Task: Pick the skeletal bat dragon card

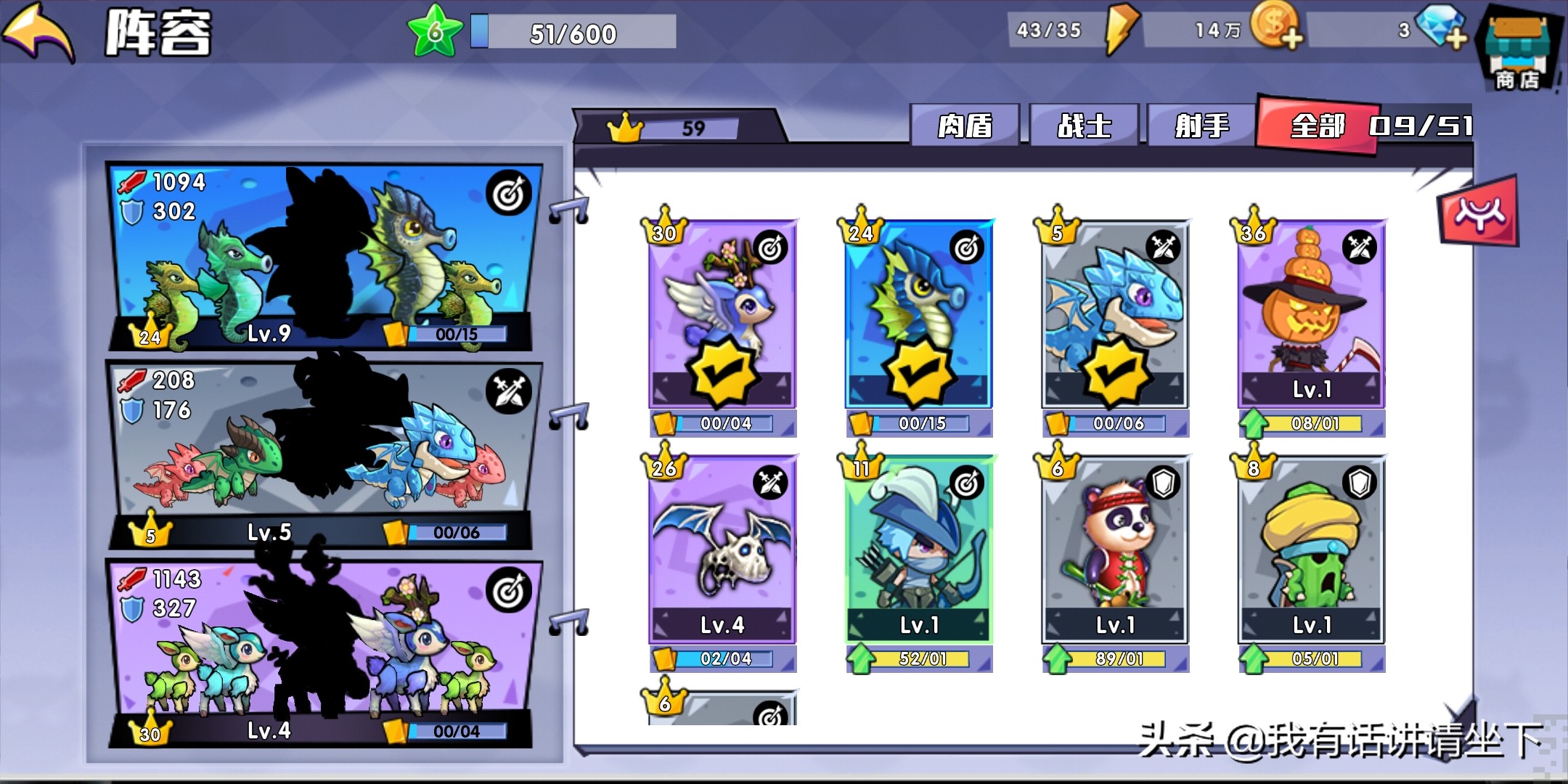Action: click(723, 550)
